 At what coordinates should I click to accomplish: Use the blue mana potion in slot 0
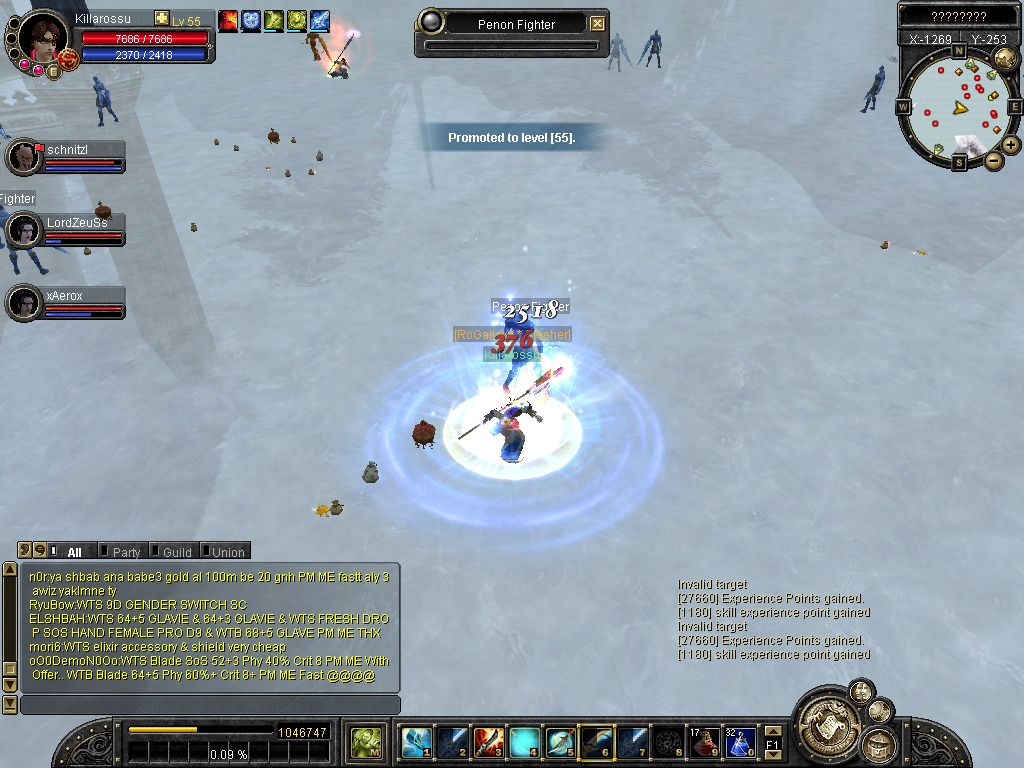click(x=741, y=743)
